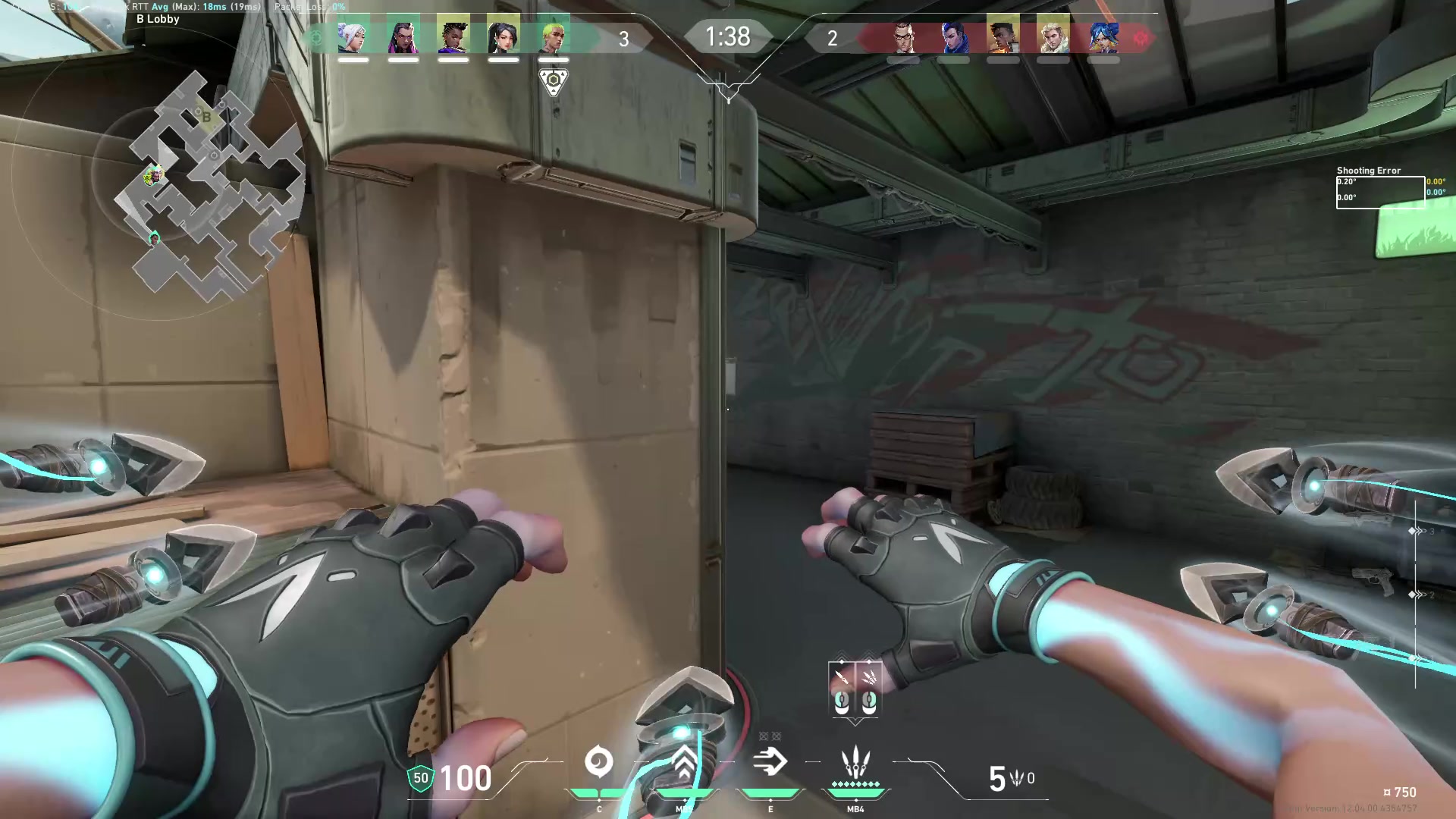Use the Updraft chevrons ability
Viewport: 1456px width, 819px height.
tap(684, 762)
